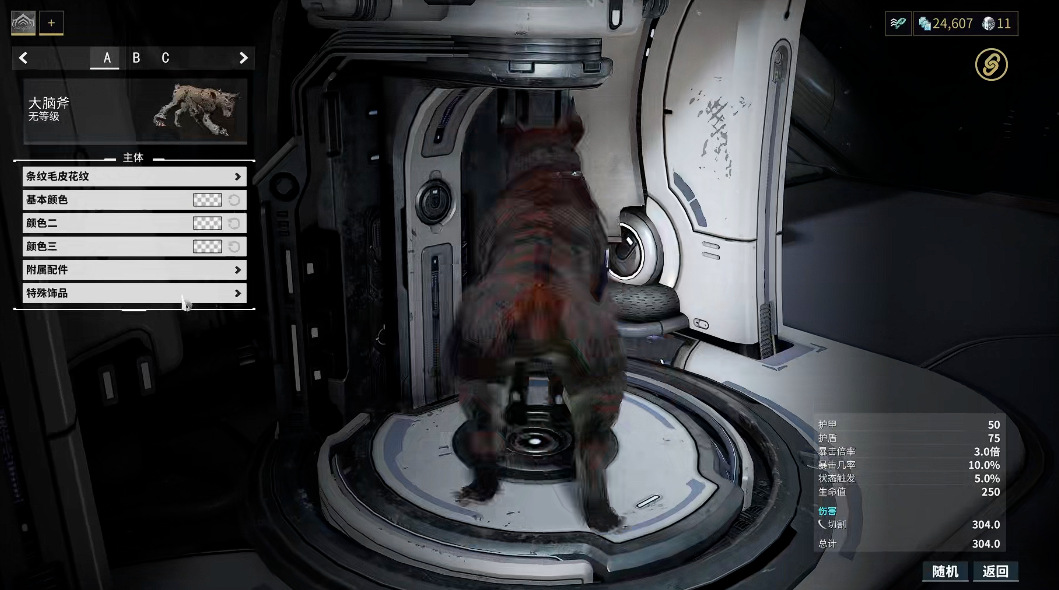Choose the 颜色二 color swatch

click(207, 223)
